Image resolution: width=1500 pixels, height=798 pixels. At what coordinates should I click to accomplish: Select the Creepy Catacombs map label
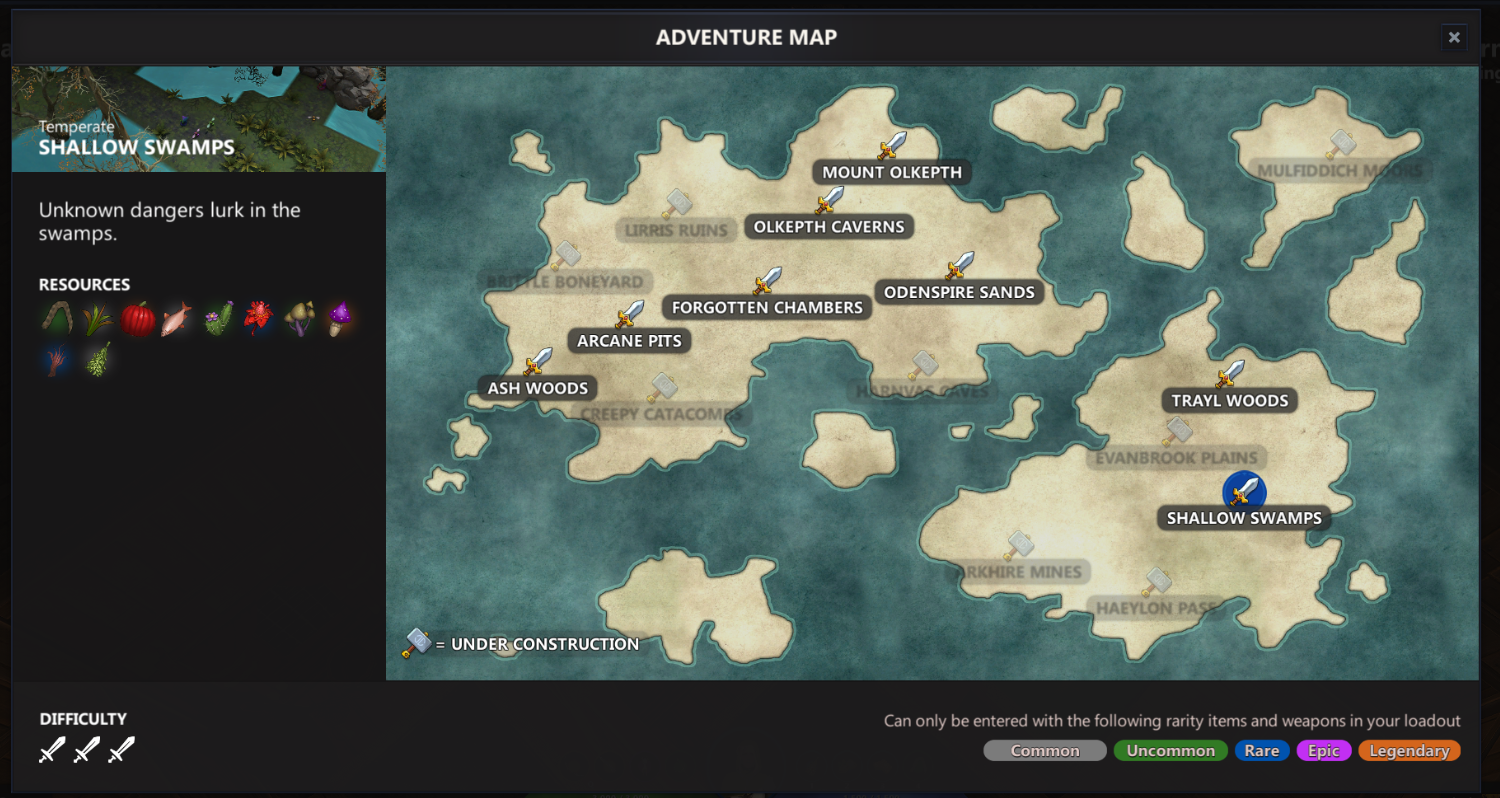[x=661, y=413]
